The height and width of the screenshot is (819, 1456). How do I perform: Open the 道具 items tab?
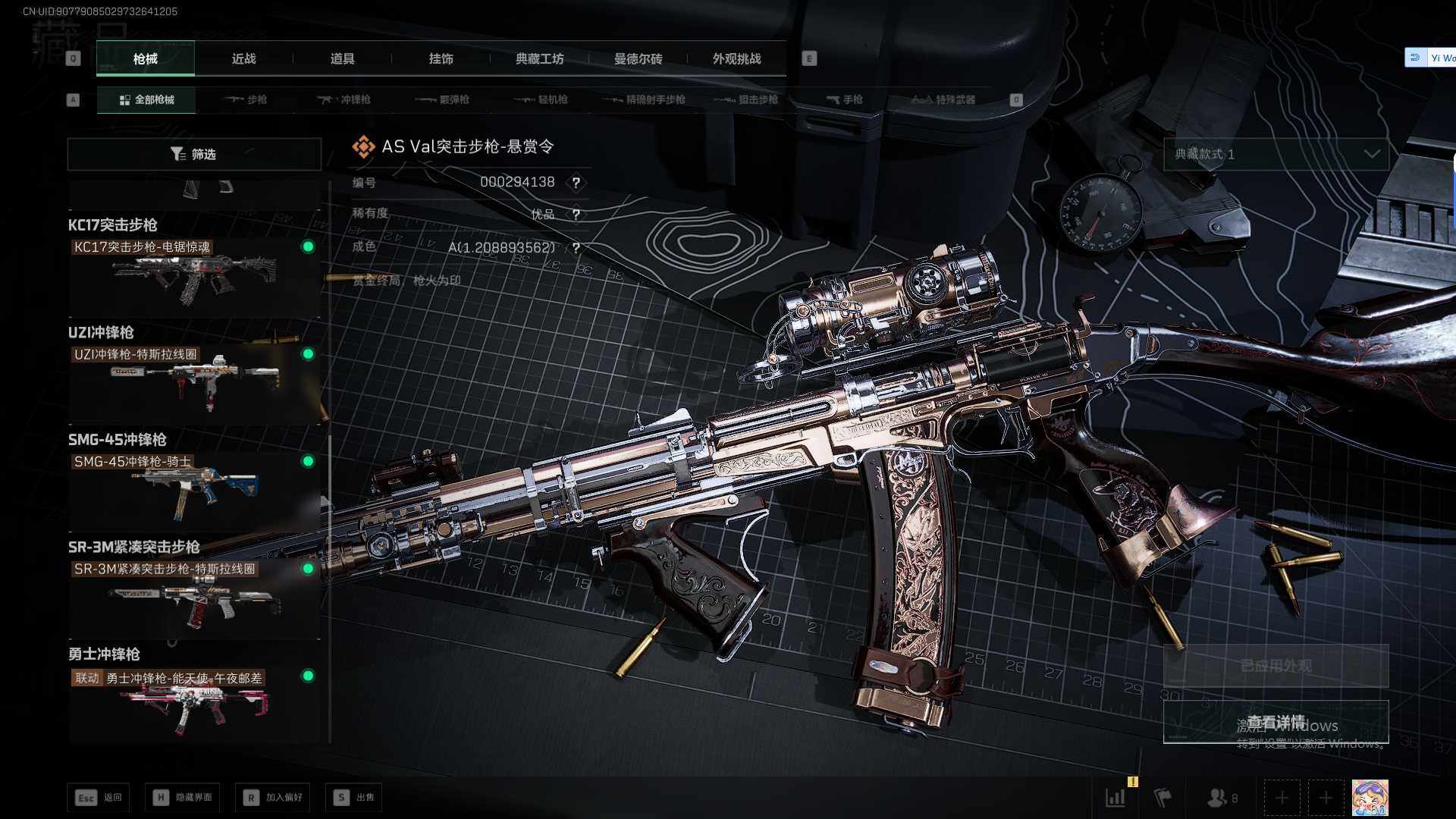coord(342,58)
